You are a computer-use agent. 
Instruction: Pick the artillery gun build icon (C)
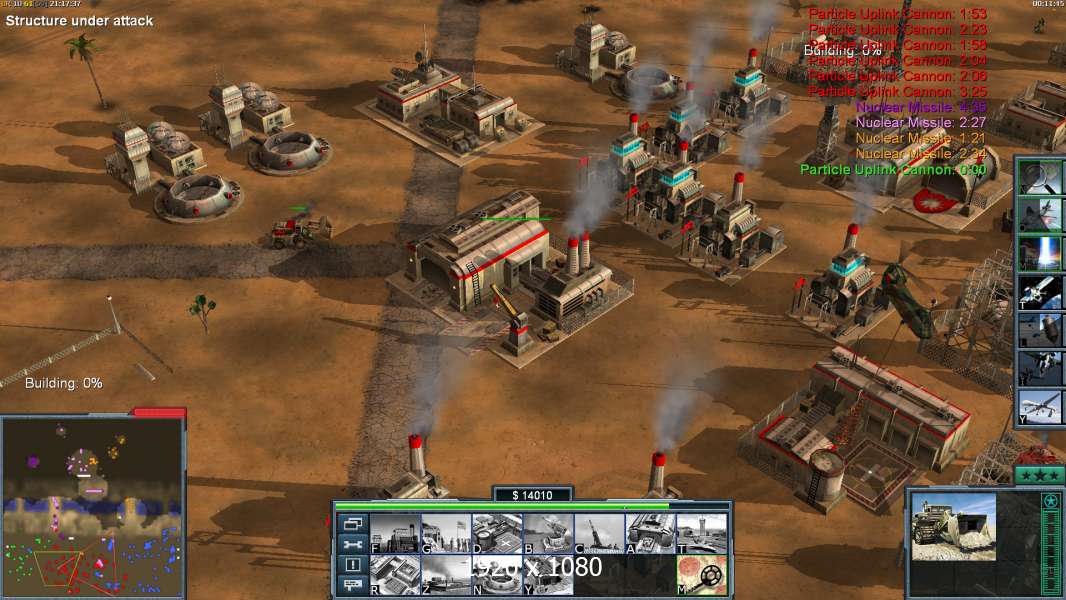coord(599,533)
